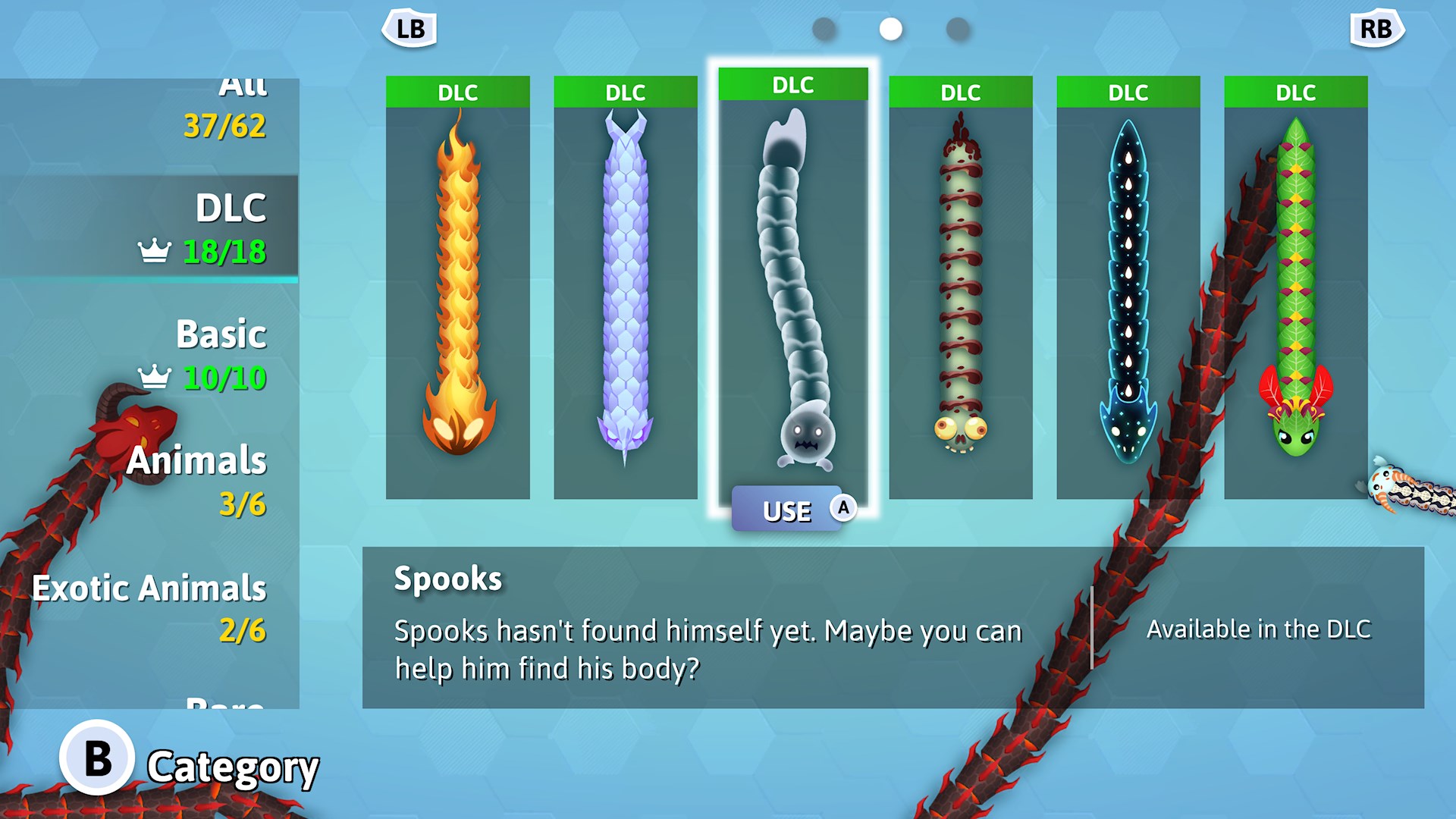Click the first page indicator dot
Viewport: 1456px width, 819px height.
click(x=823, y=29)
